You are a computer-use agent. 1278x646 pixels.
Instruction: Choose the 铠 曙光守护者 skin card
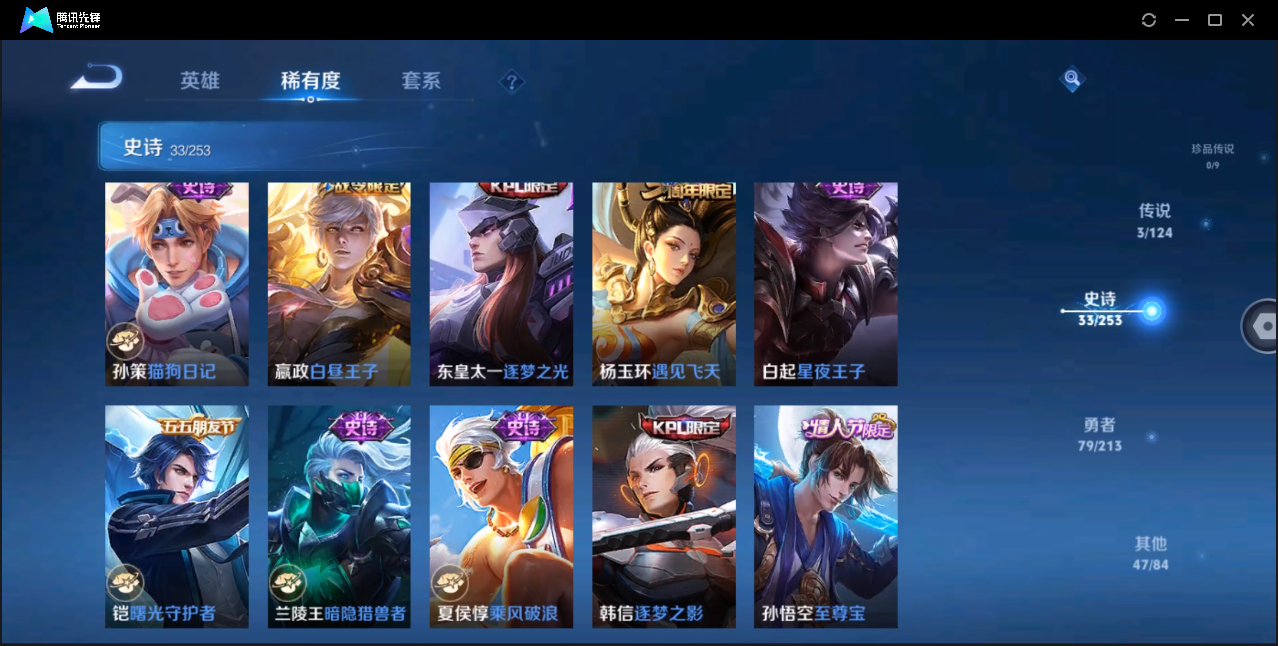177,516
